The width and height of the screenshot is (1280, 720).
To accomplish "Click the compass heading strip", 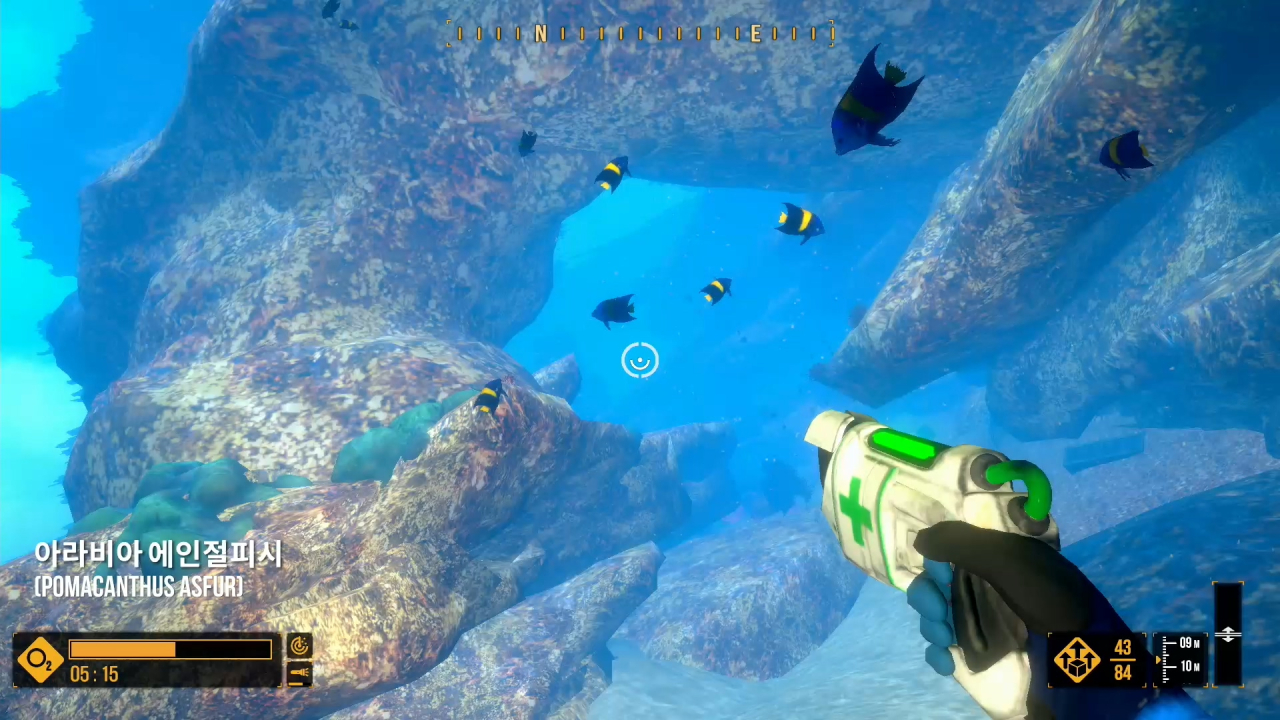I will pyautogui.click(x=640, y=35).
